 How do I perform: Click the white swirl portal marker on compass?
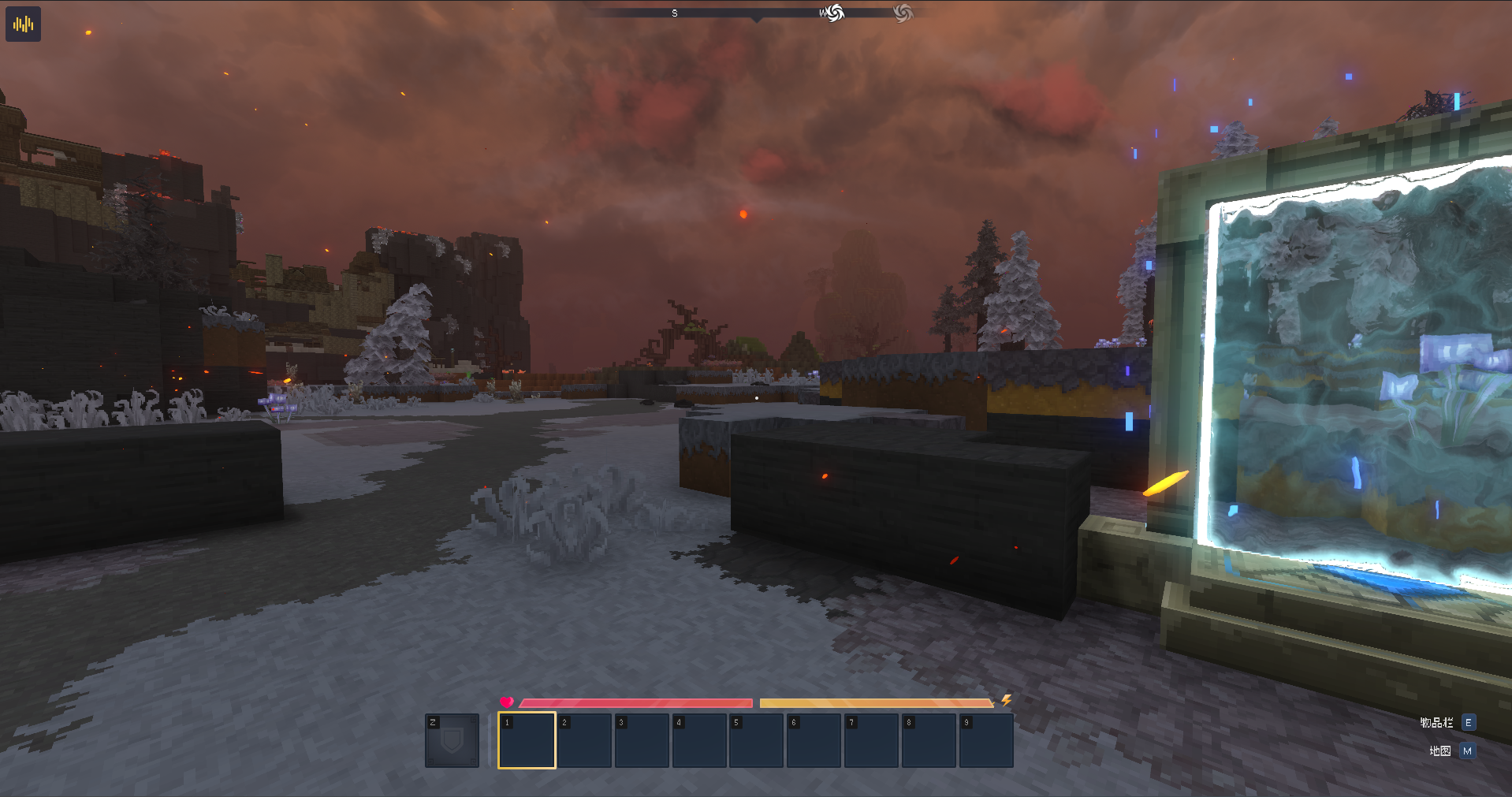[x=834, y=13]
